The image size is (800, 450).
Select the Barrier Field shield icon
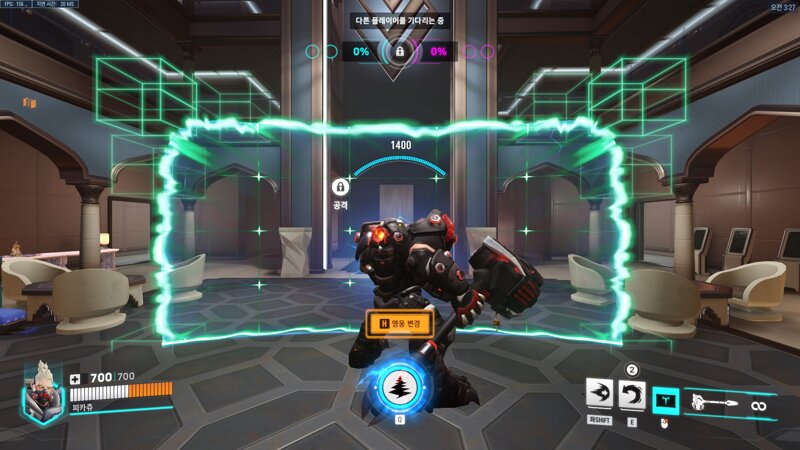[x=665, y=401]
